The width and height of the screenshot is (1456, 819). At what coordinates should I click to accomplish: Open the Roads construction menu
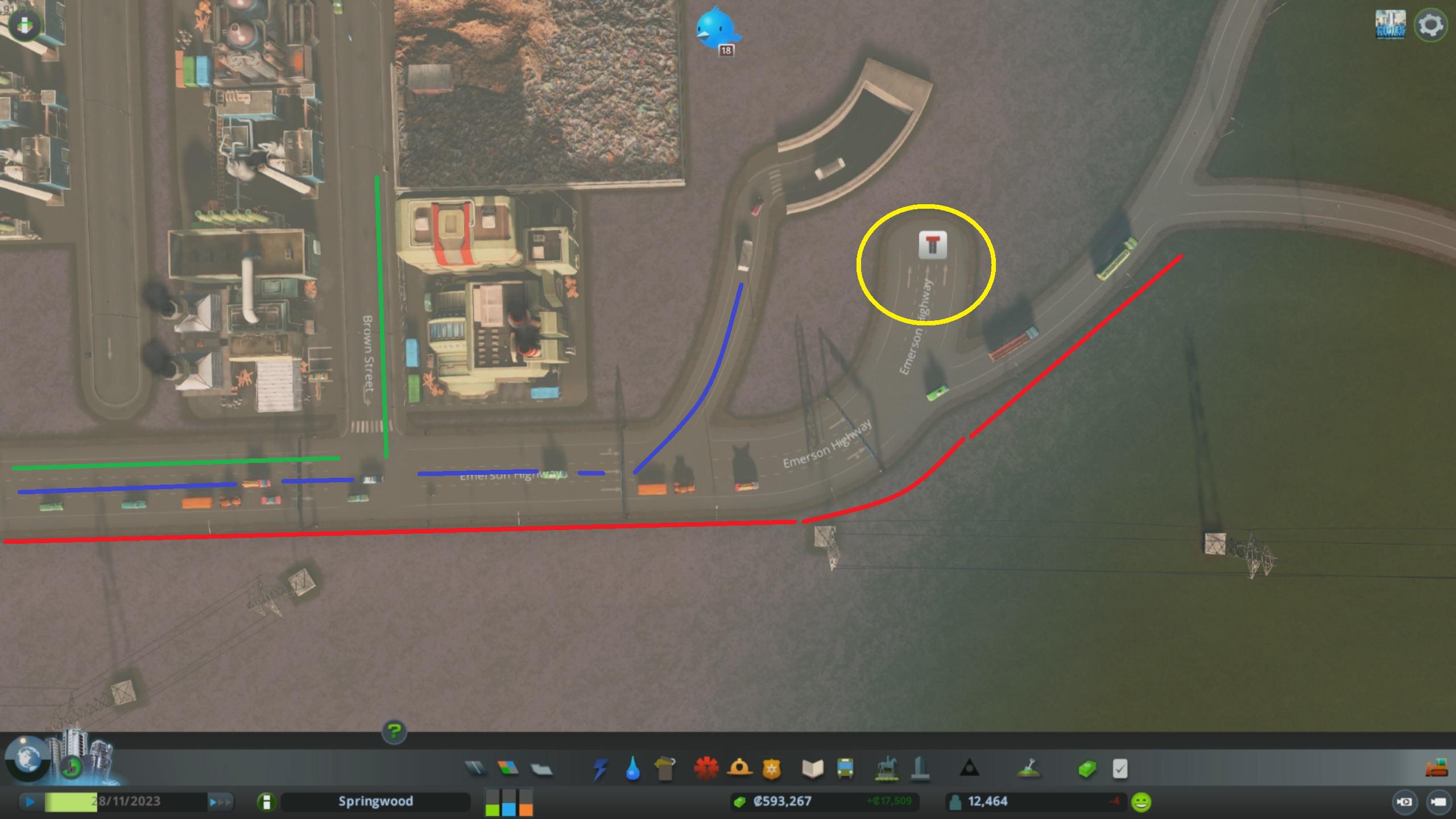(475, 767)
